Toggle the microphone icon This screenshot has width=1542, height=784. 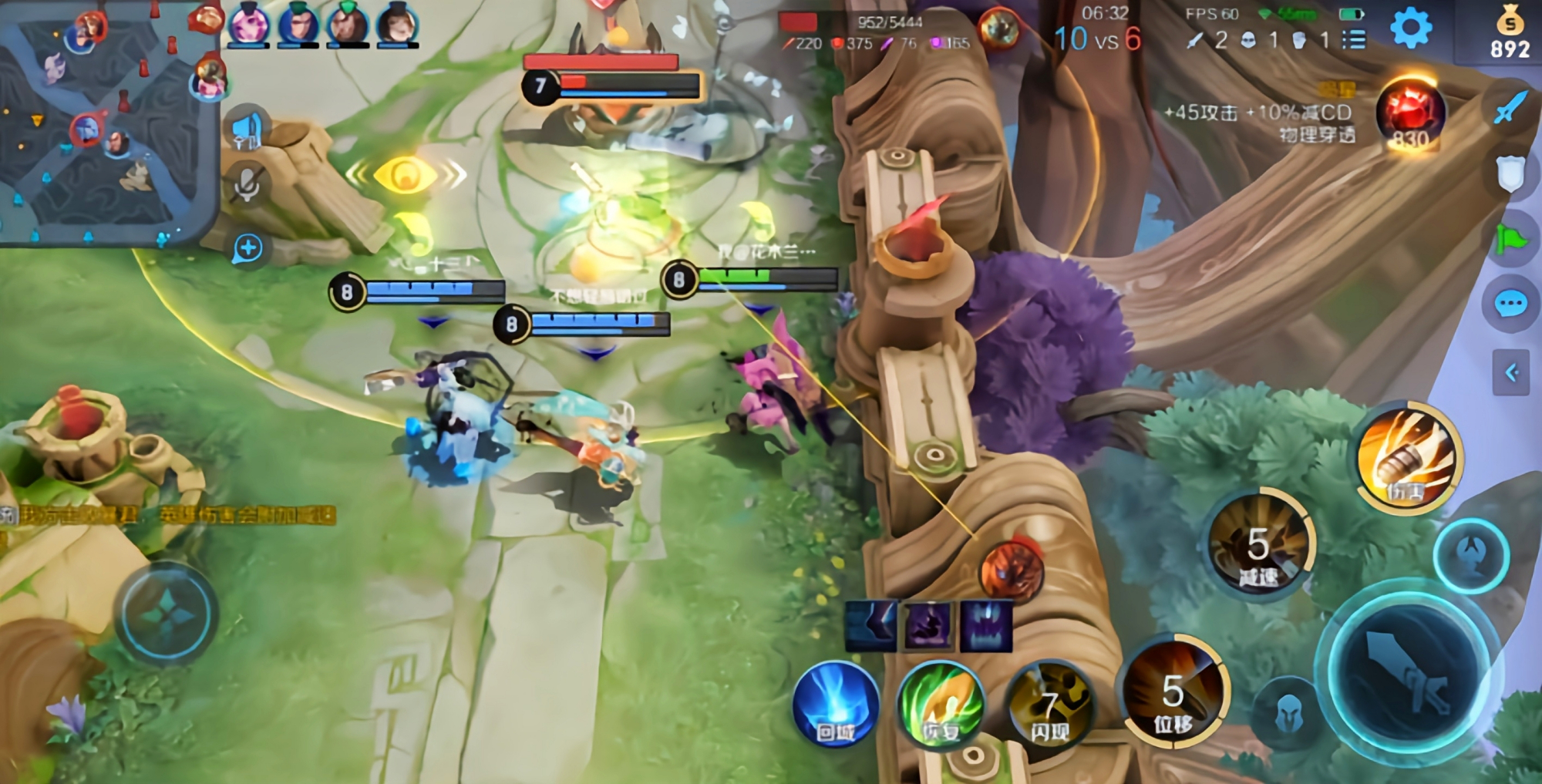pos(247,185)
